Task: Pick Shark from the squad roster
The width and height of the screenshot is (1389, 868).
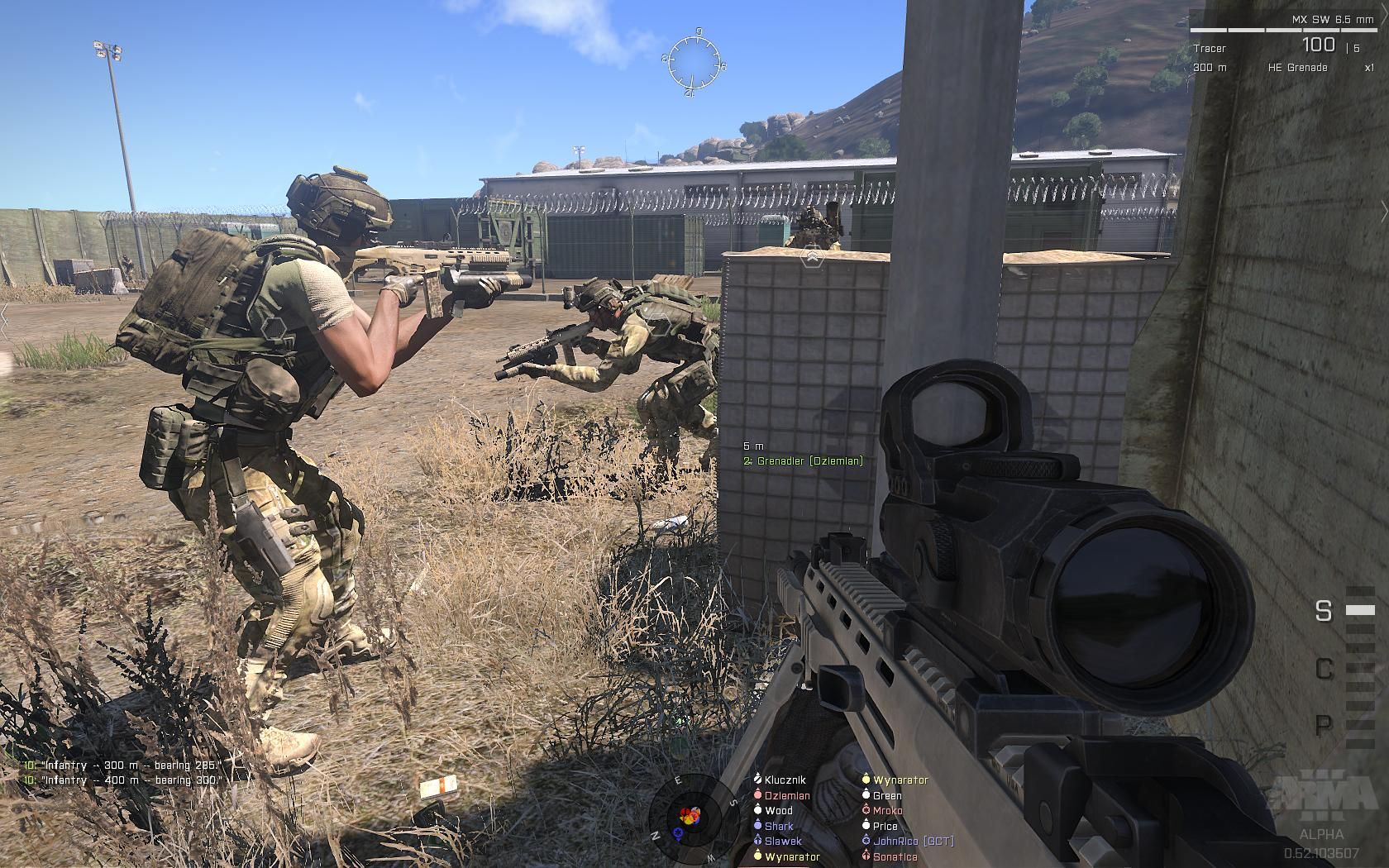Action: click(x=778, y=826)
